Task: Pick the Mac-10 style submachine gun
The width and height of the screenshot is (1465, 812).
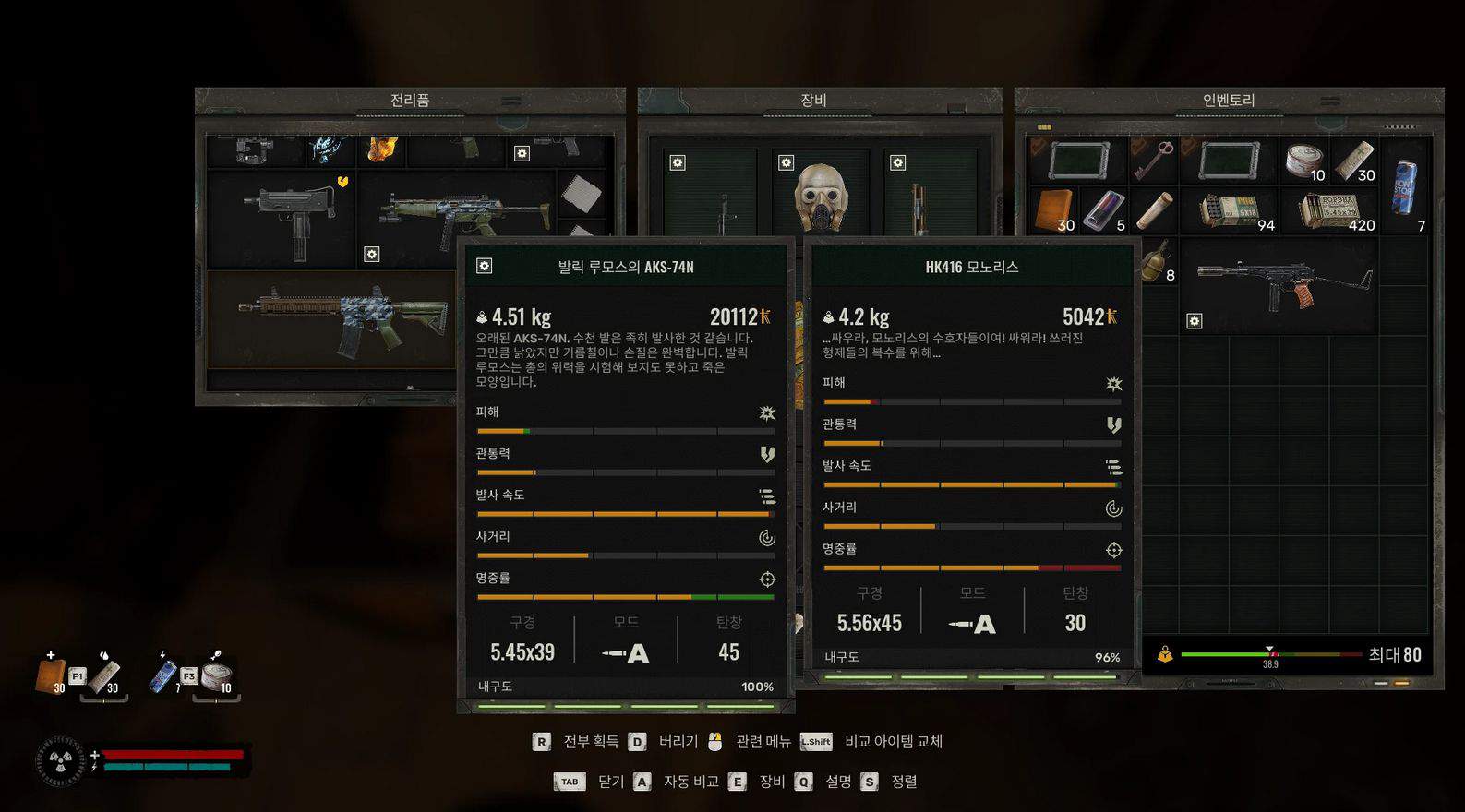Action: pyautogui.click(x=288, y=217)
